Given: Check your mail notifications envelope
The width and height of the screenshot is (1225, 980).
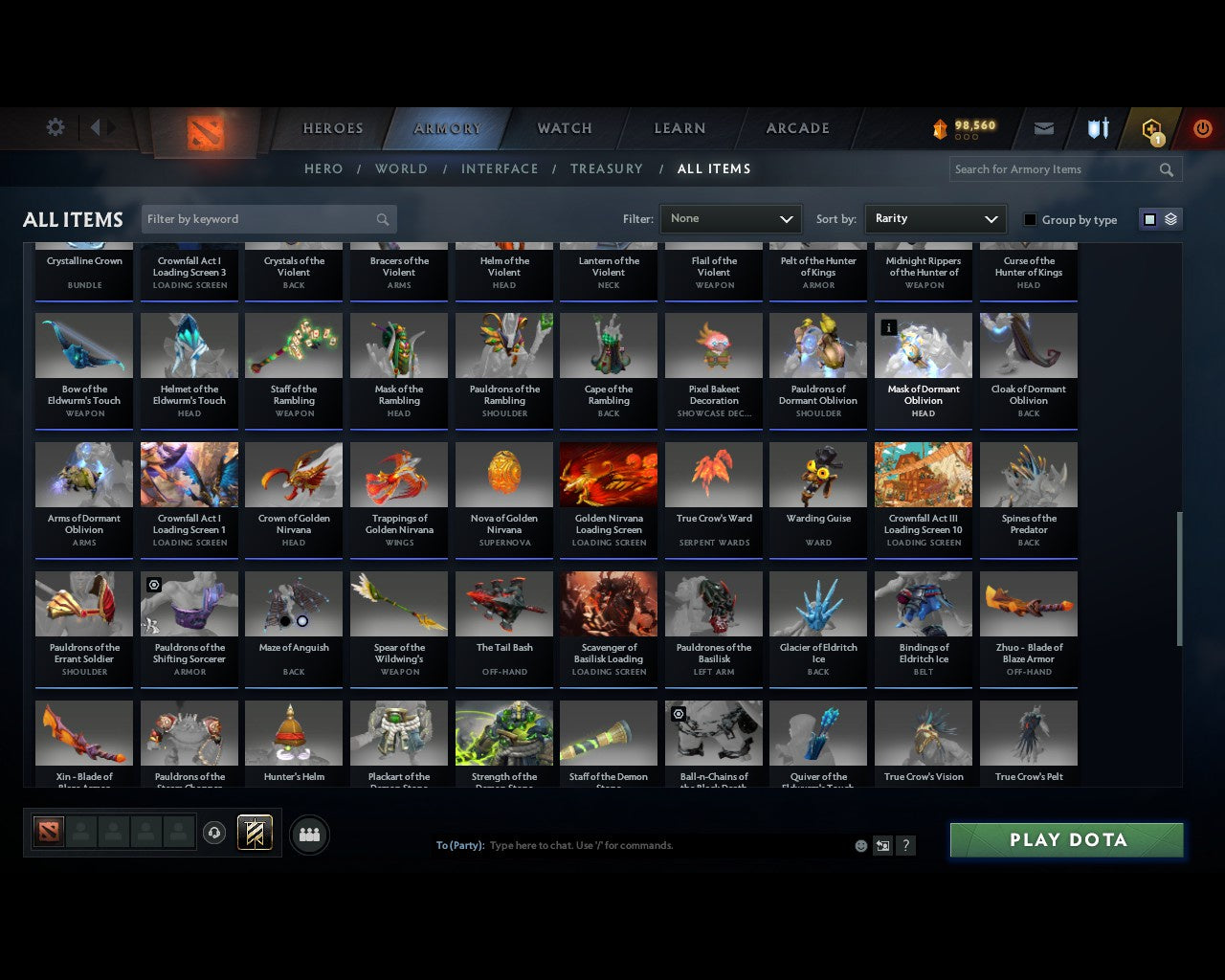Looking at the screenshot, I should (x=1043, y=127).
